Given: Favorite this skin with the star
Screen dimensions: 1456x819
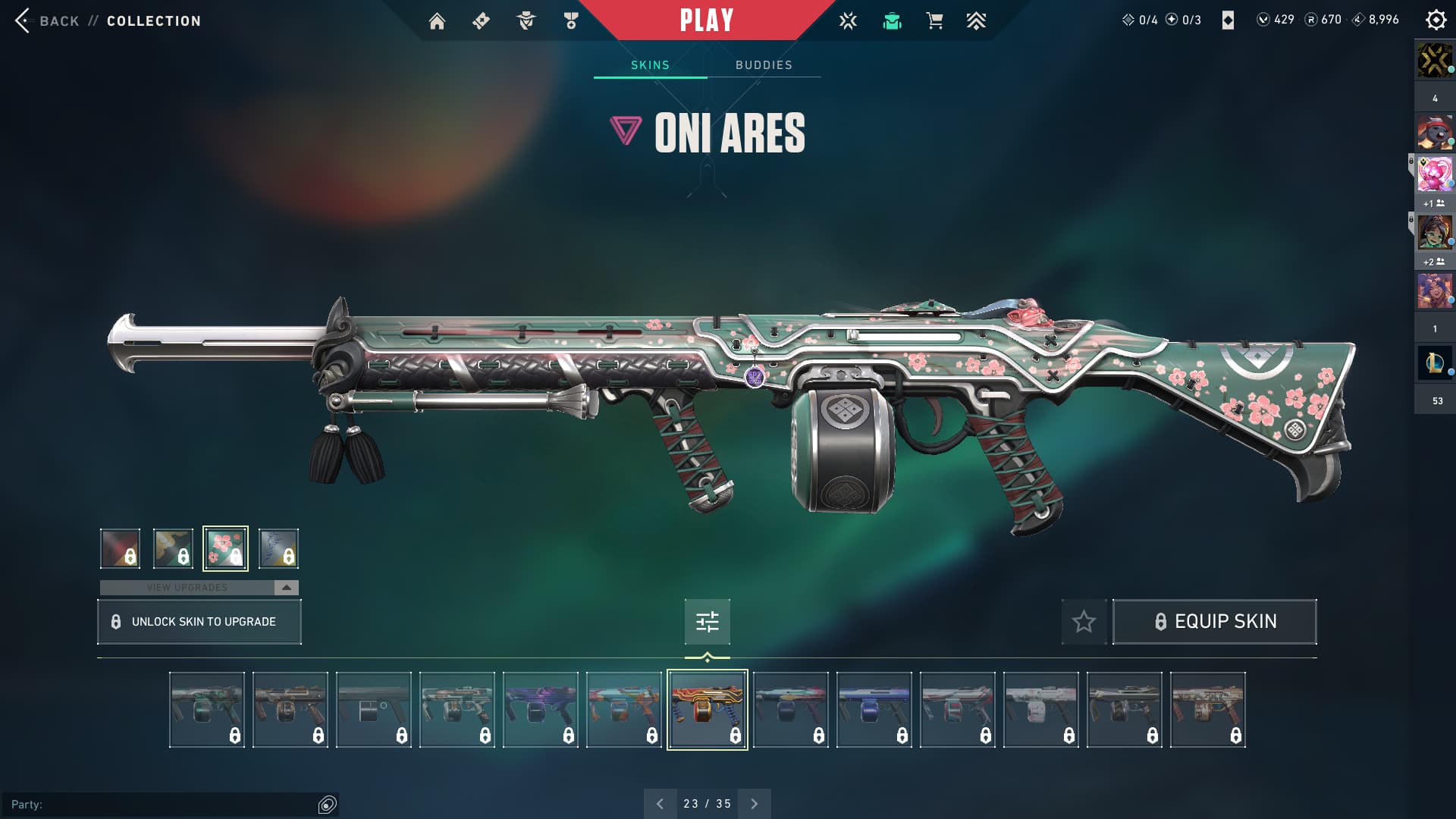Looking at the screenshot, I should coord(1084,622).
